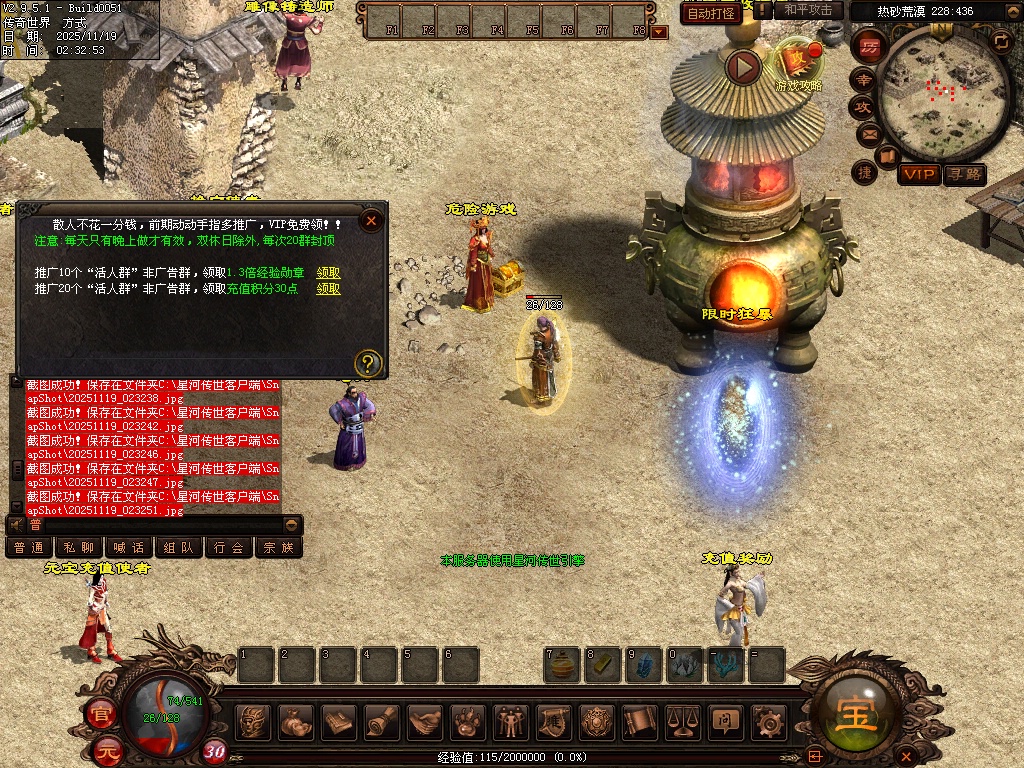Use the gold bar in hotbar slot 8

coord(603,665)
